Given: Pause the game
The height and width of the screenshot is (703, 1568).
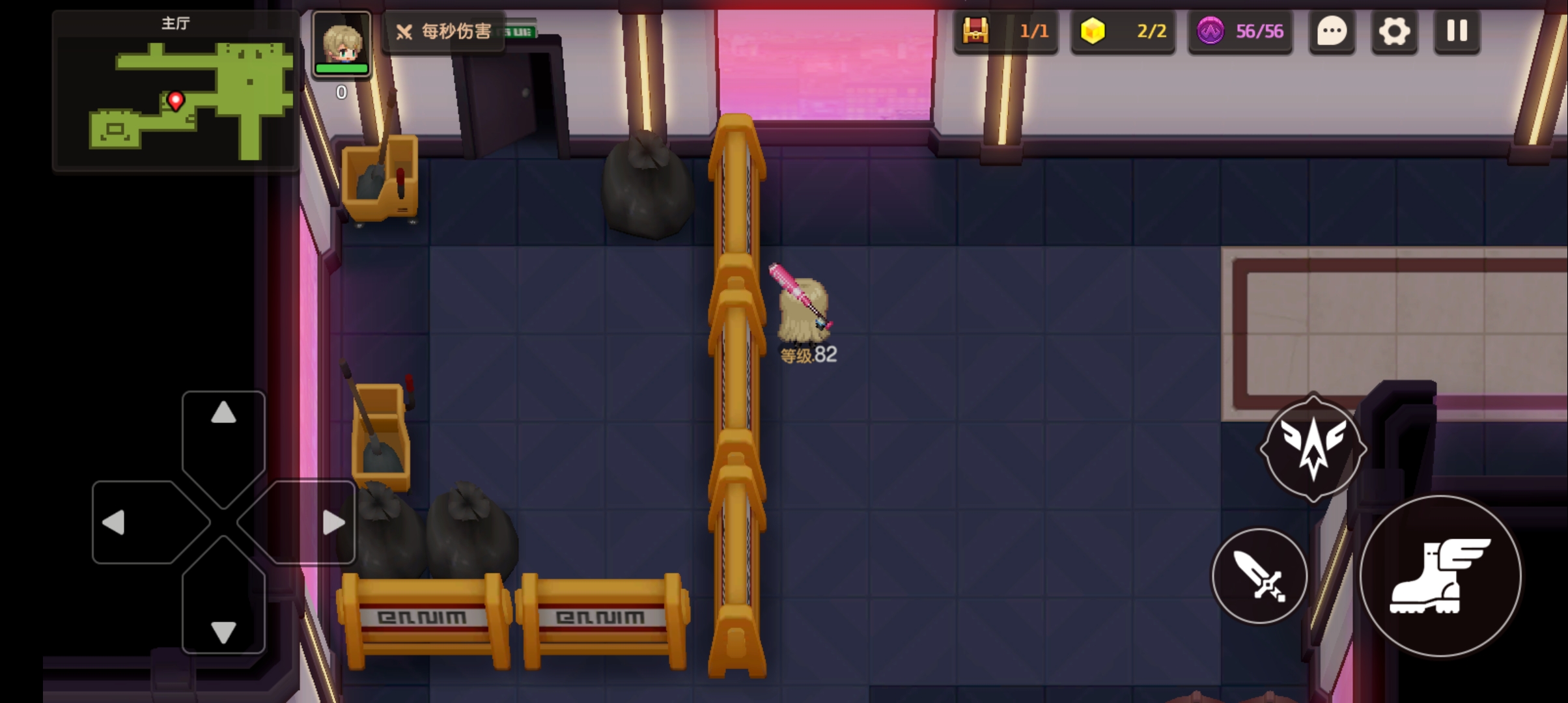Looking at the screenshot, I should pyautogui.click(x=1457, y=31).
